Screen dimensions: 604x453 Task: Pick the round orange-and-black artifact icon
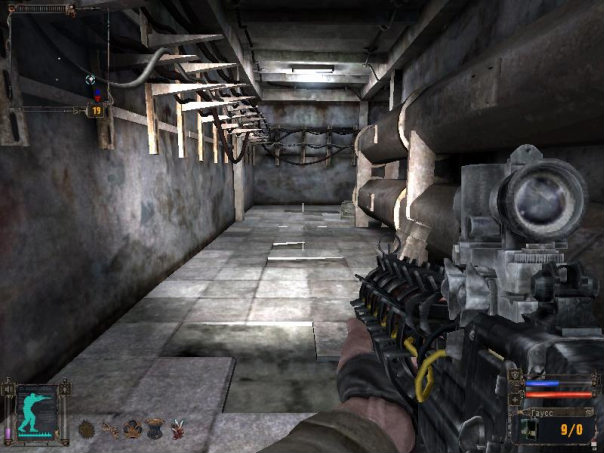coord(132,430)
